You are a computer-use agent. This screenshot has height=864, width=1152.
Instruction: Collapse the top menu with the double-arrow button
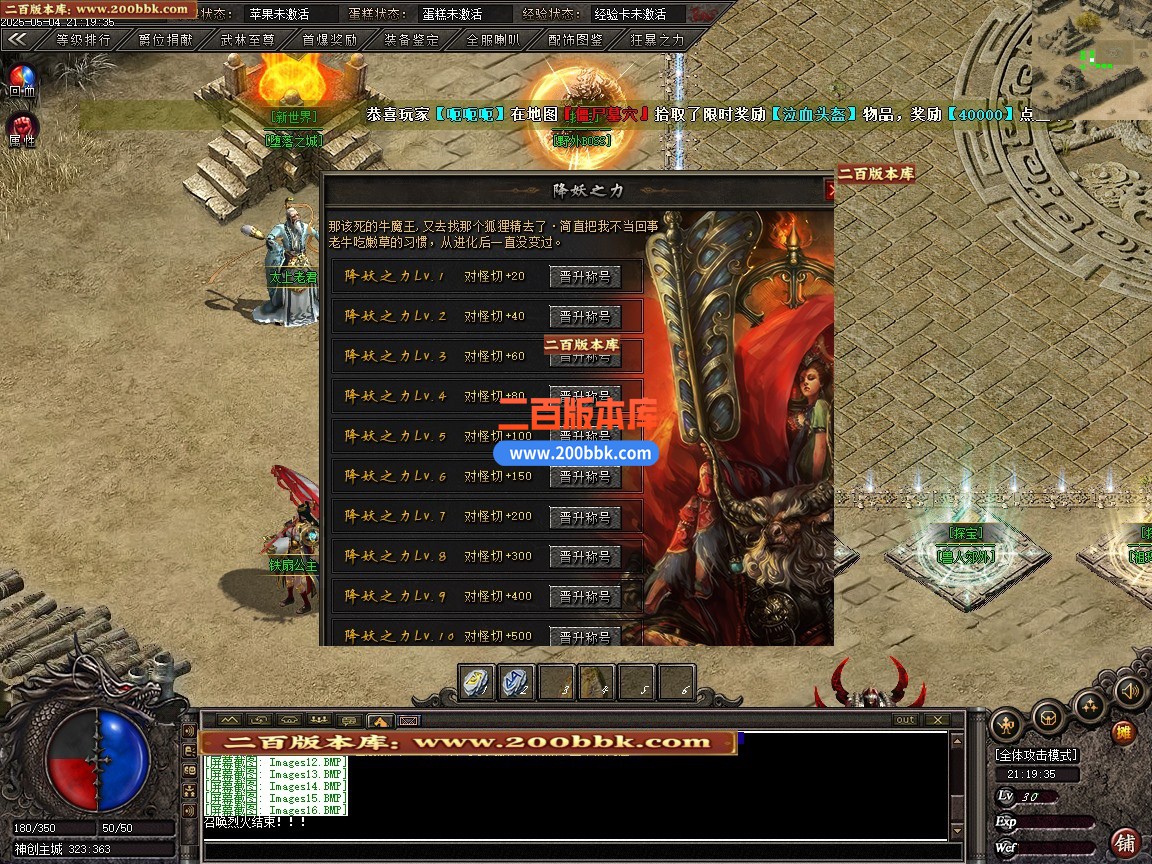[18, 40]
